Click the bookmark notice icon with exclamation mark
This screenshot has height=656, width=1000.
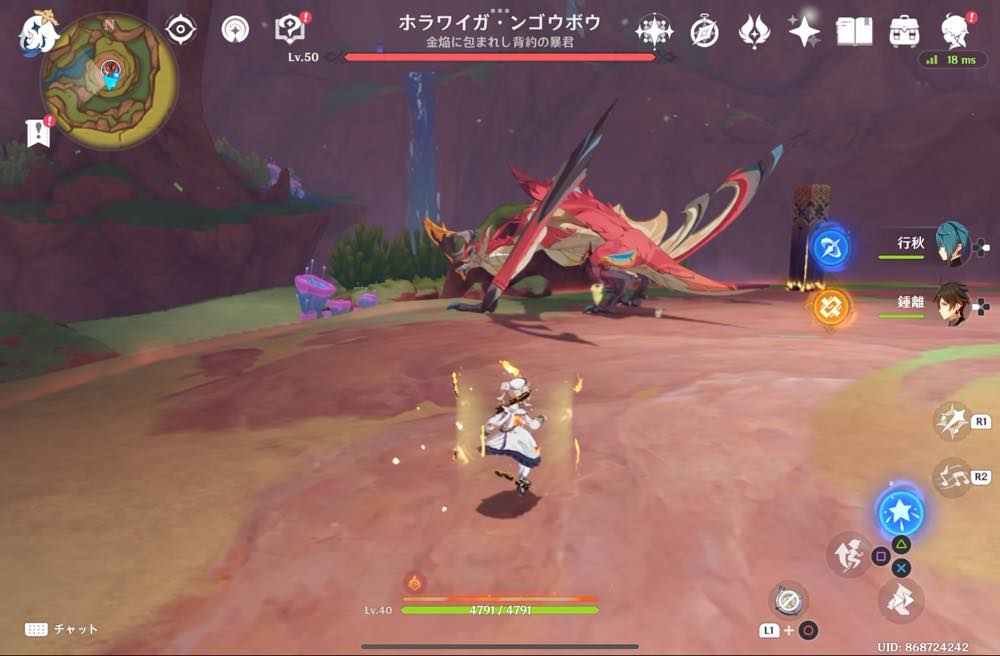pos(39,133)
